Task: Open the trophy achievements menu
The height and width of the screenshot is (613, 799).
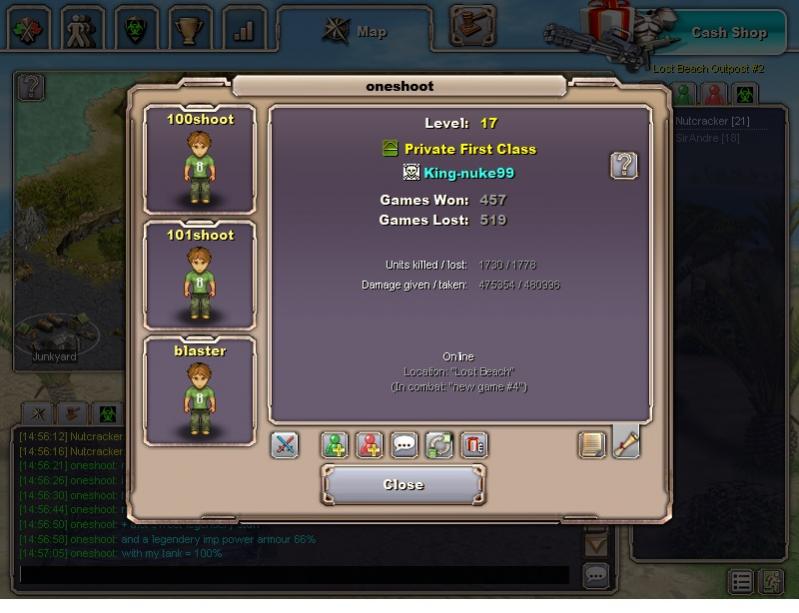Action: click(190, 29)
